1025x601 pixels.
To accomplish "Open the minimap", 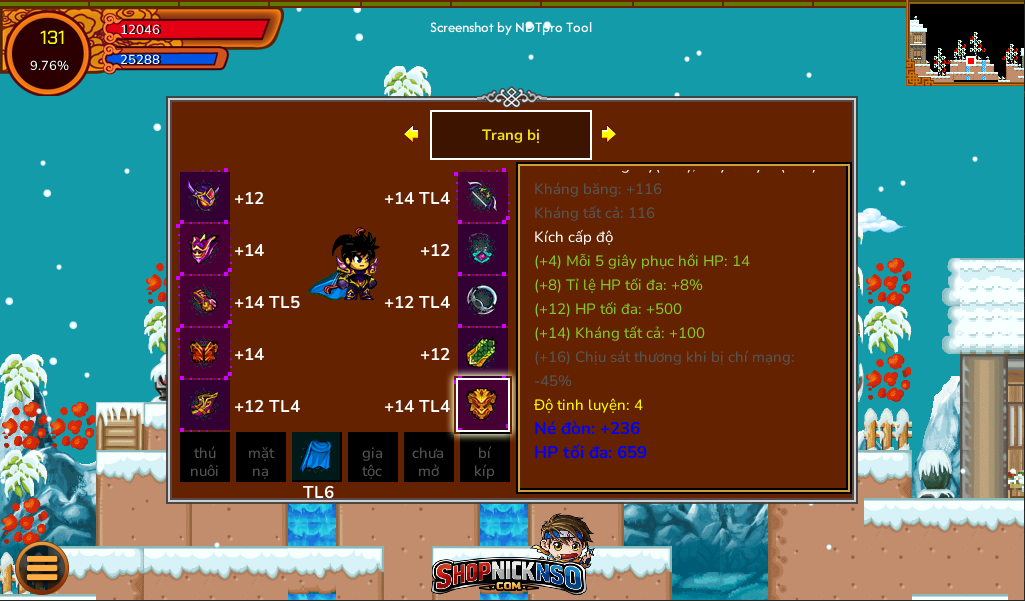I will pos(965,42).
